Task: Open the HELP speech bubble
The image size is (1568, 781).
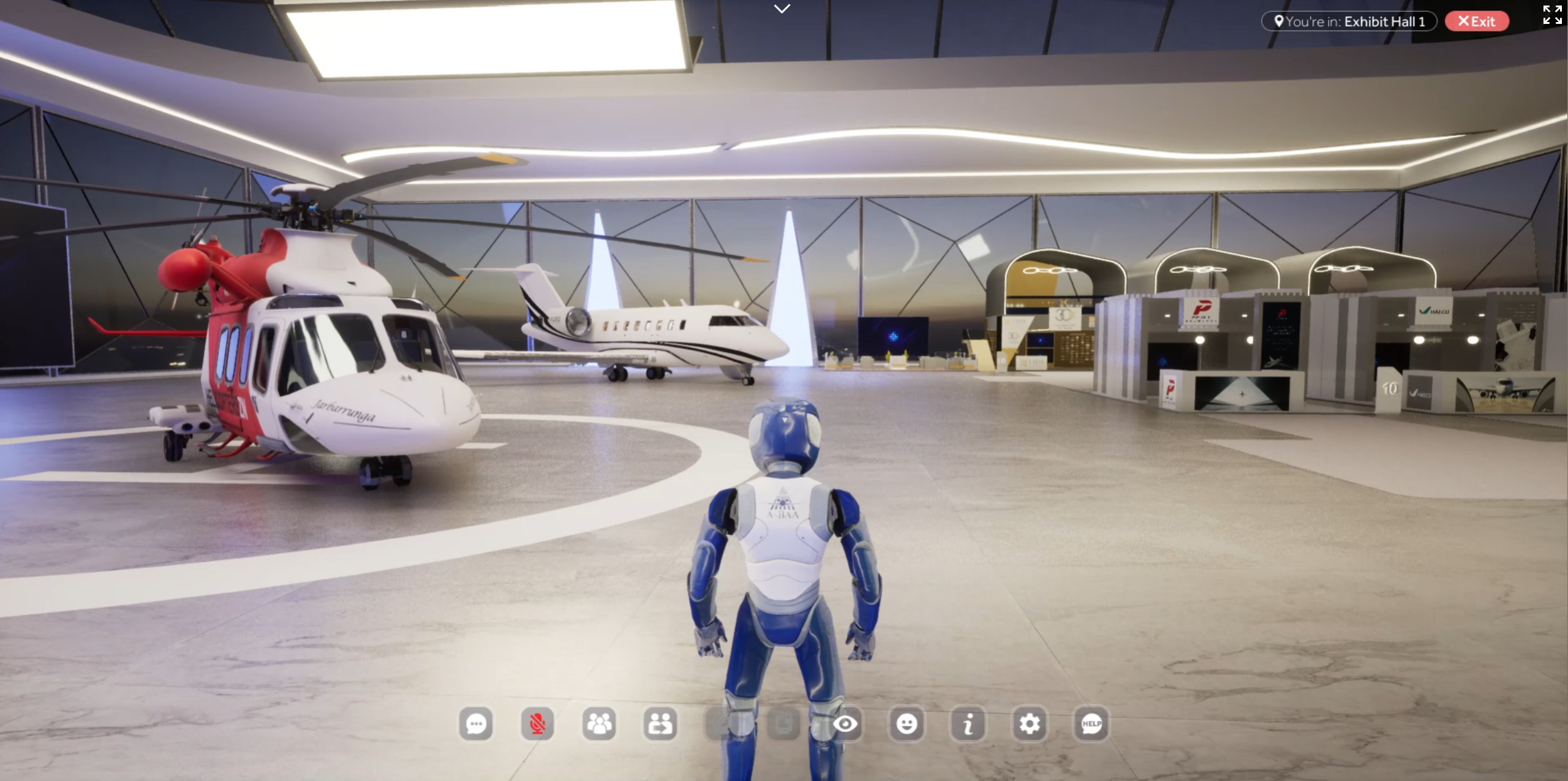Action: click(x=1091, y=724)
